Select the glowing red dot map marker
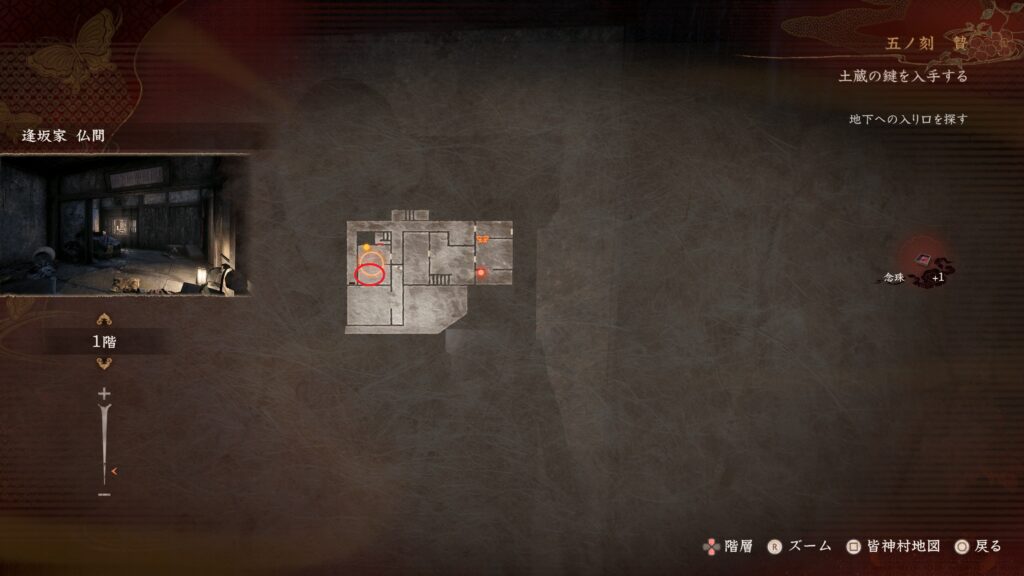The height and width of the screenshot is (576, 1024). (x=481, y=272)
